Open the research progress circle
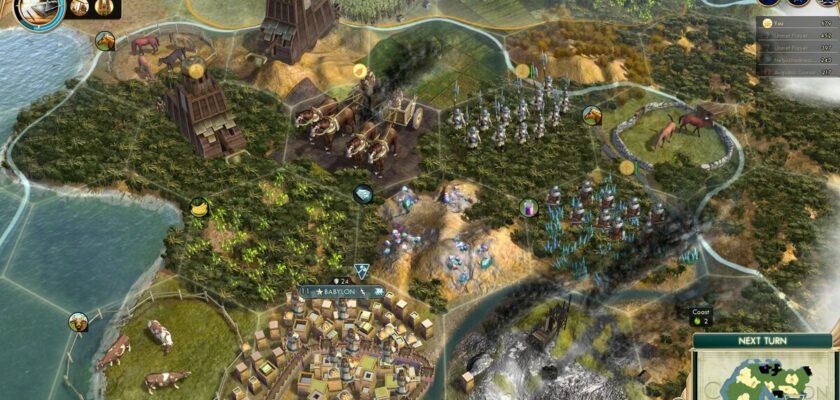Viewport: 840px width, 400px height. (x=39, y=9)
